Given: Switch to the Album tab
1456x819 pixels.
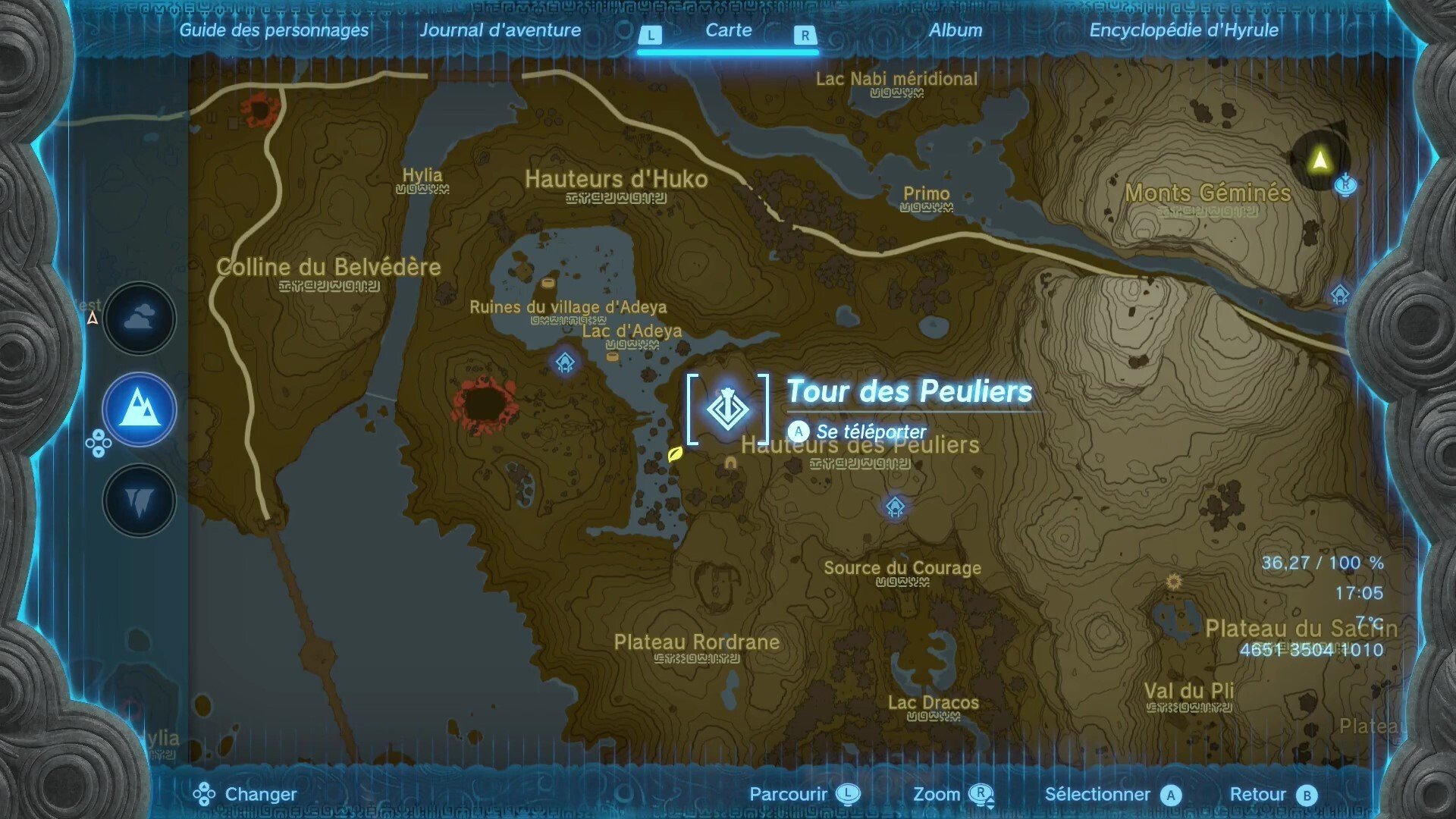Looking at the screenshot, I should point(957,31).
